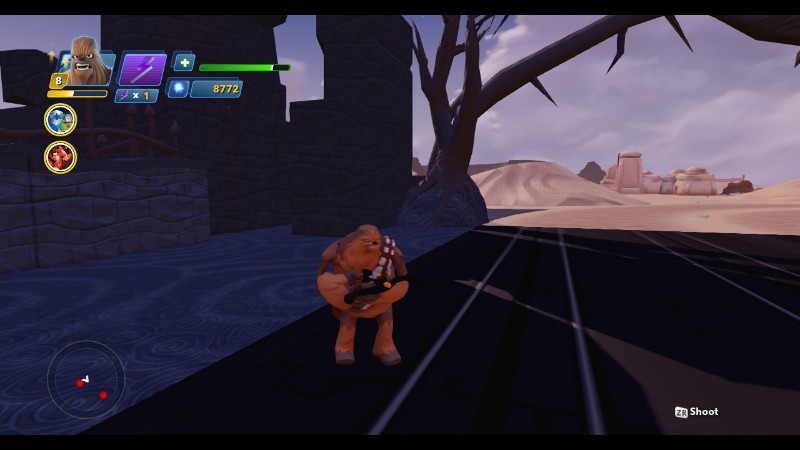The image size is (800, 450).
Task: Click the green health cross icon
Action: point(184,62)
